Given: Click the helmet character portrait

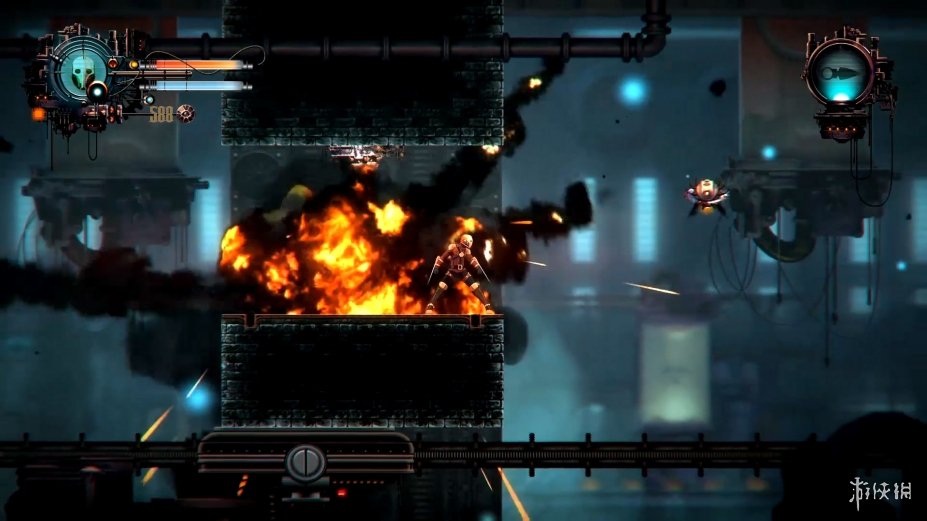Looking at the screenshot, I should 80,68.
